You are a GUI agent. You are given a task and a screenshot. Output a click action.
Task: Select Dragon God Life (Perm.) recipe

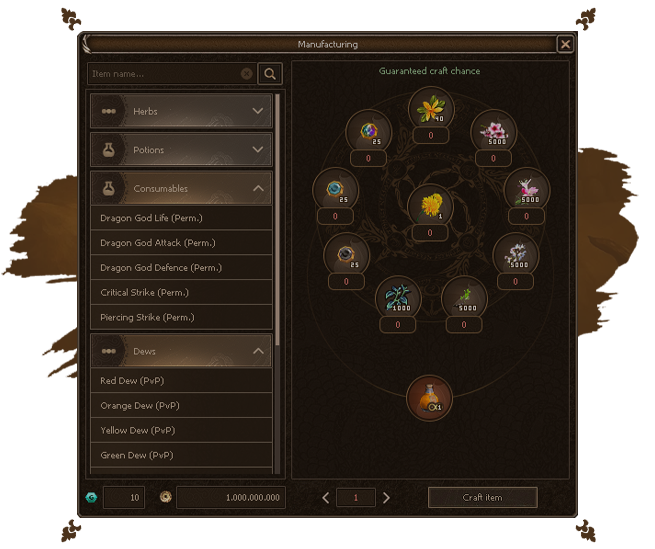point(181,218)
